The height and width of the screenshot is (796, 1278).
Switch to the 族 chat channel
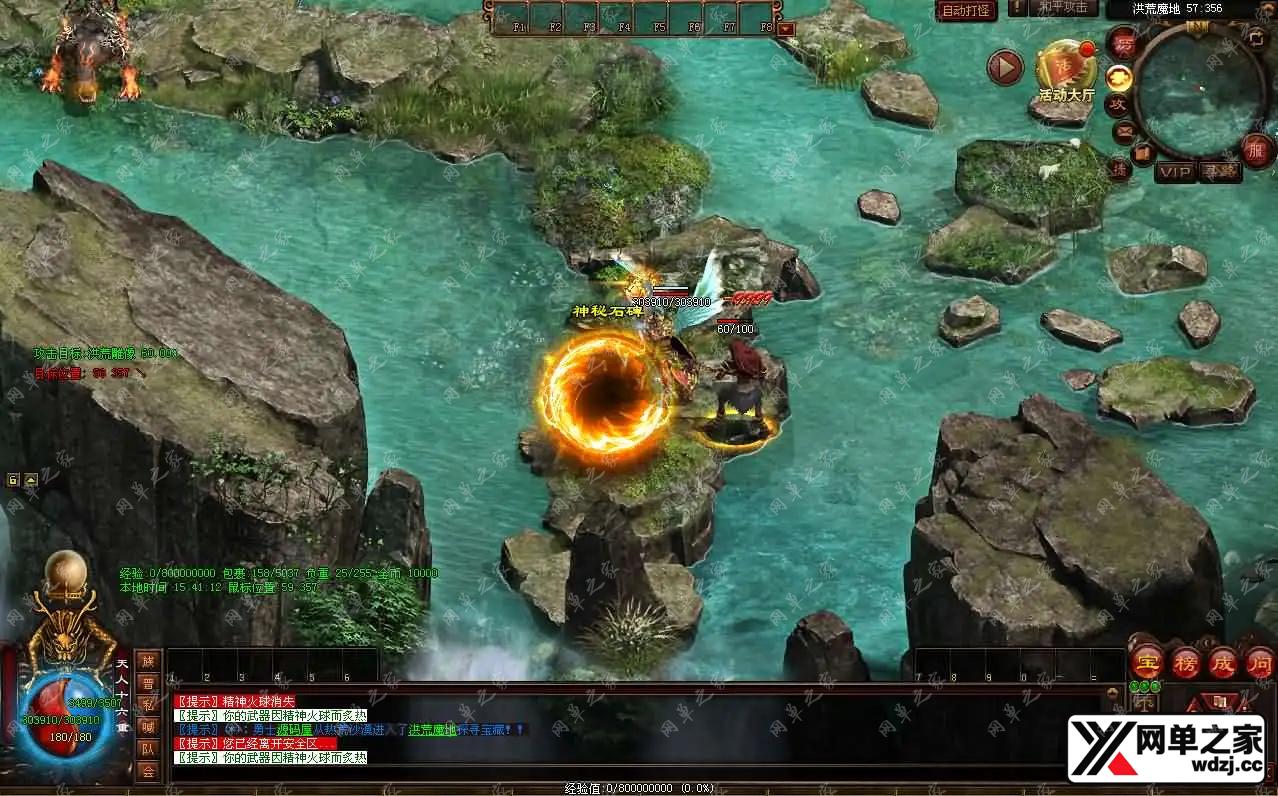(x=148, y=661)
